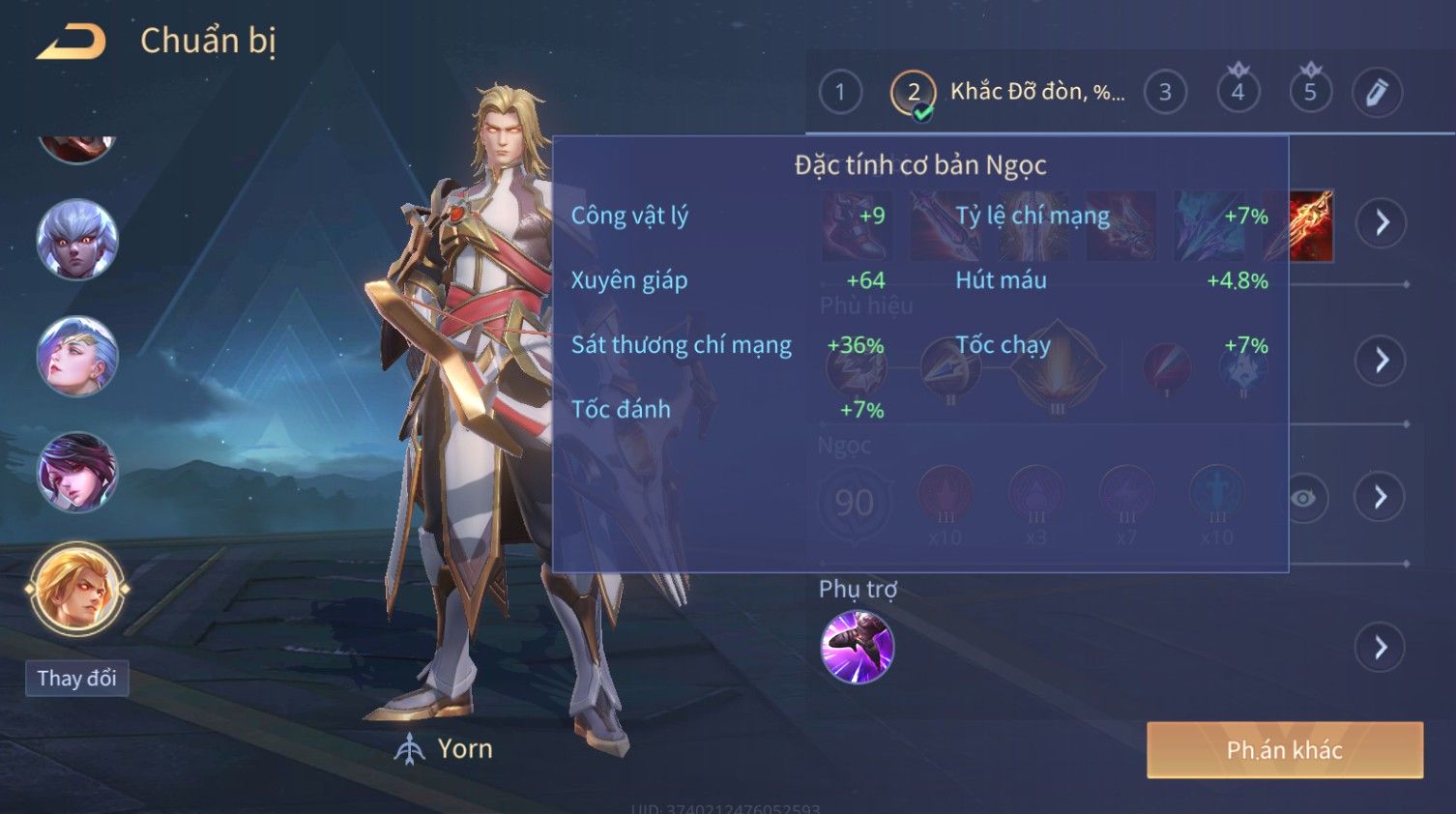
Task: Select the purple Phụ trợ spell icon
Action: click(x=857, y=647)
